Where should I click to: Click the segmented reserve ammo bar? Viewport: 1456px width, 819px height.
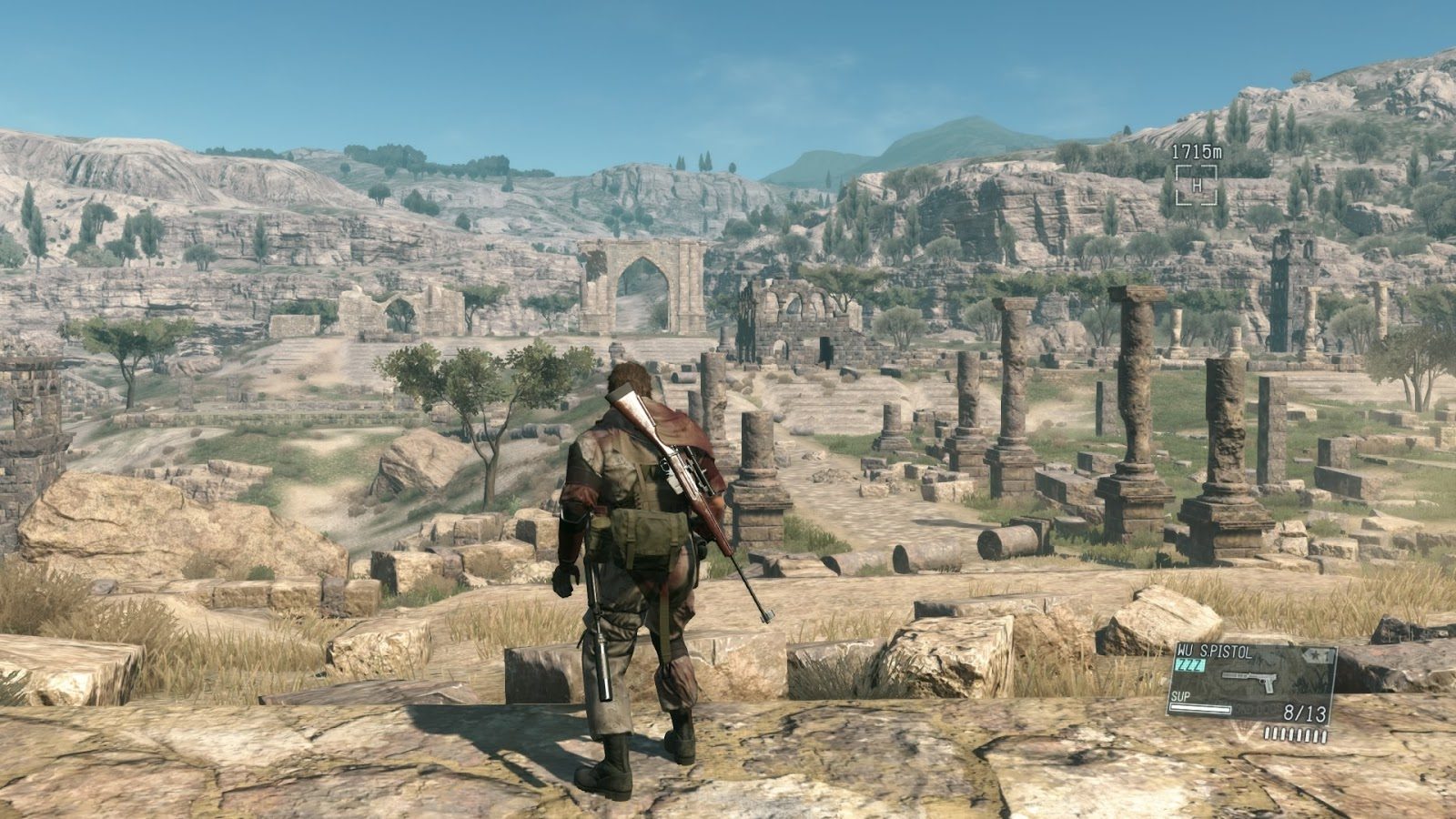[1295, 733]
